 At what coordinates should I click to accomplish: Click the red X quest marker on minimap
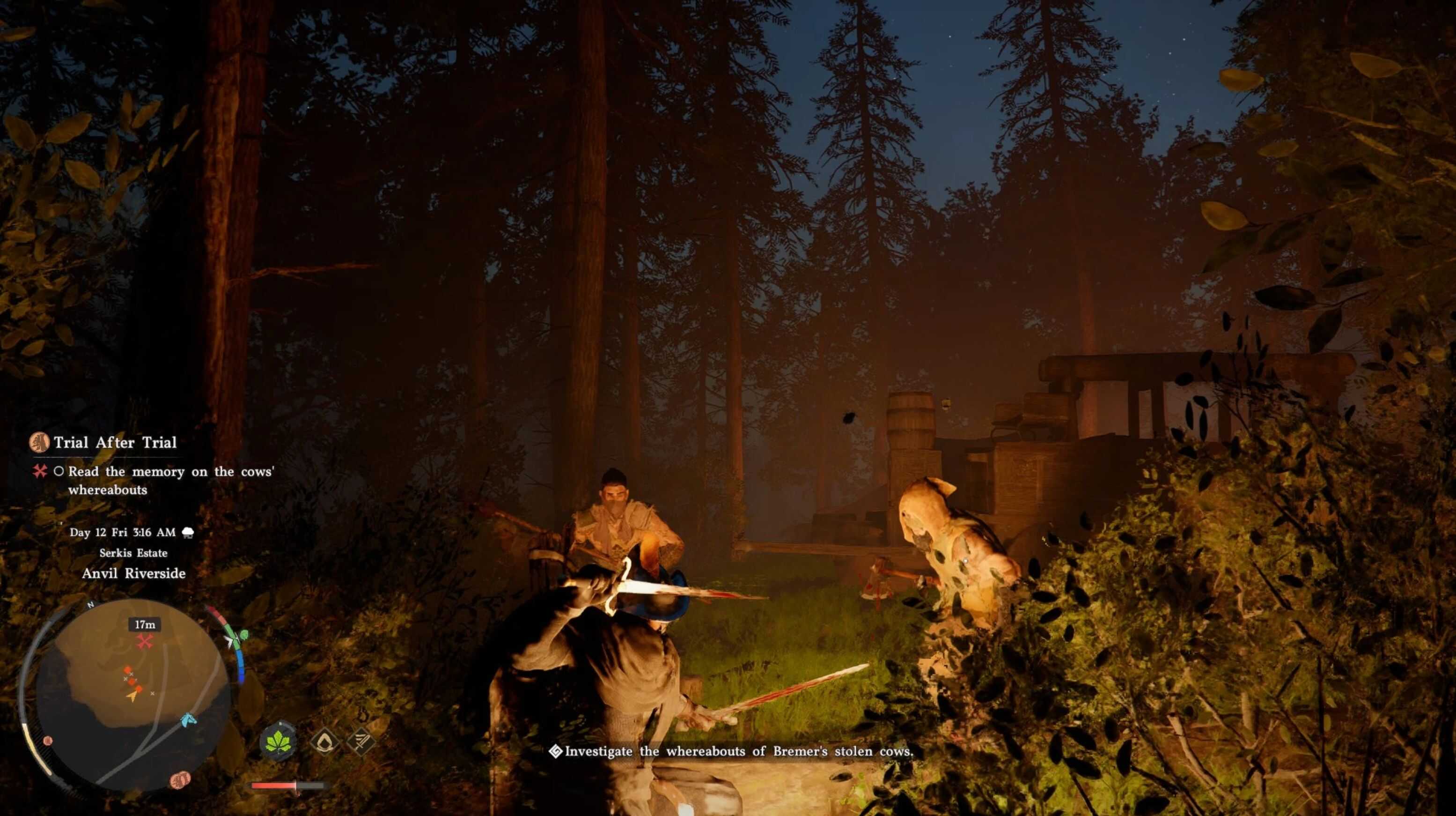[x=145, y=641]
